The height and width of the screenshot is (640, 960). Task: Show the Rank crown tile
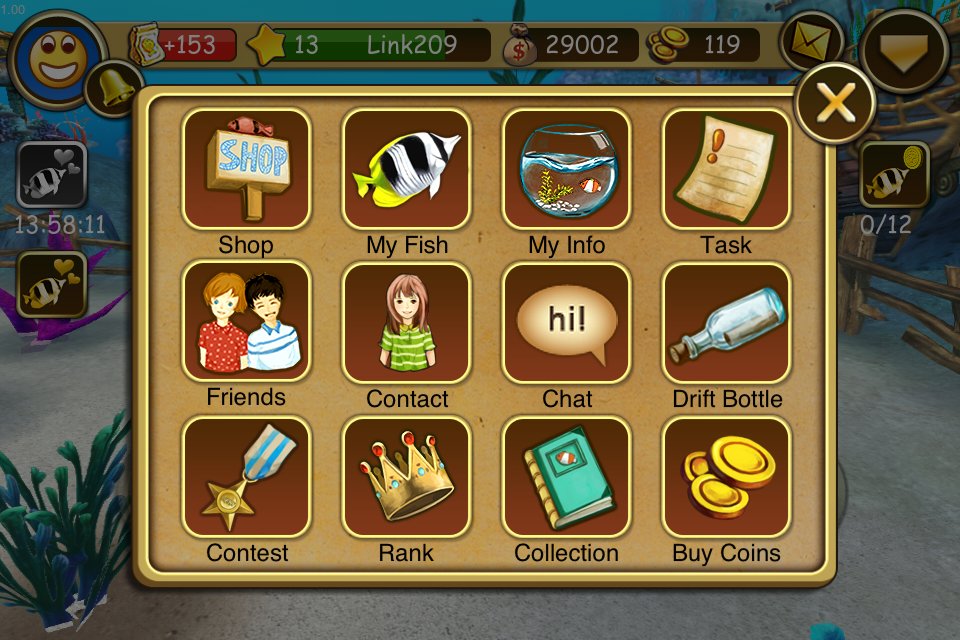tap(406, 477)
